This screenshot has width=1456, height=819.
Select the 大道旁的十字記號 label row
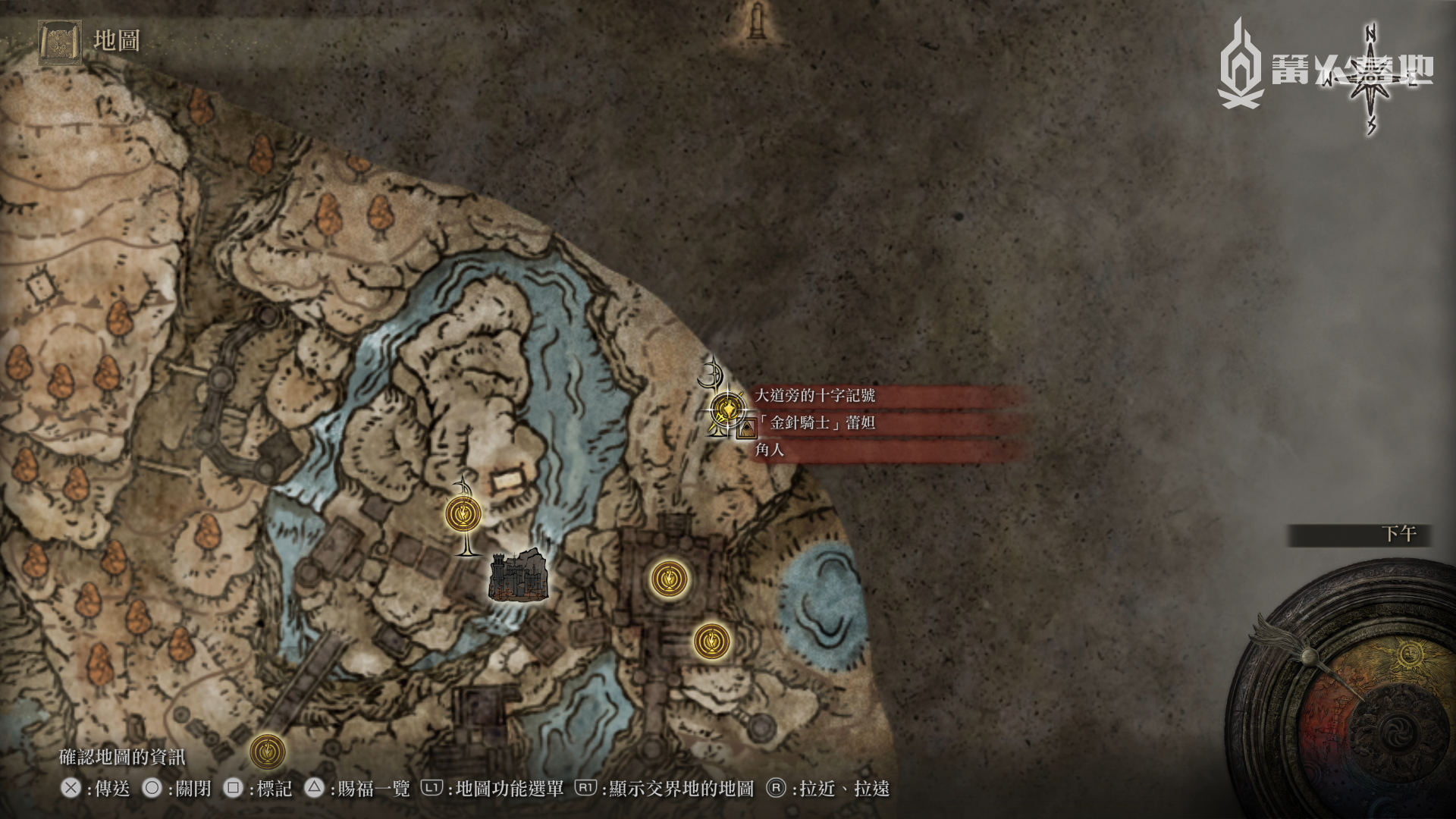[x=815, y=395]
